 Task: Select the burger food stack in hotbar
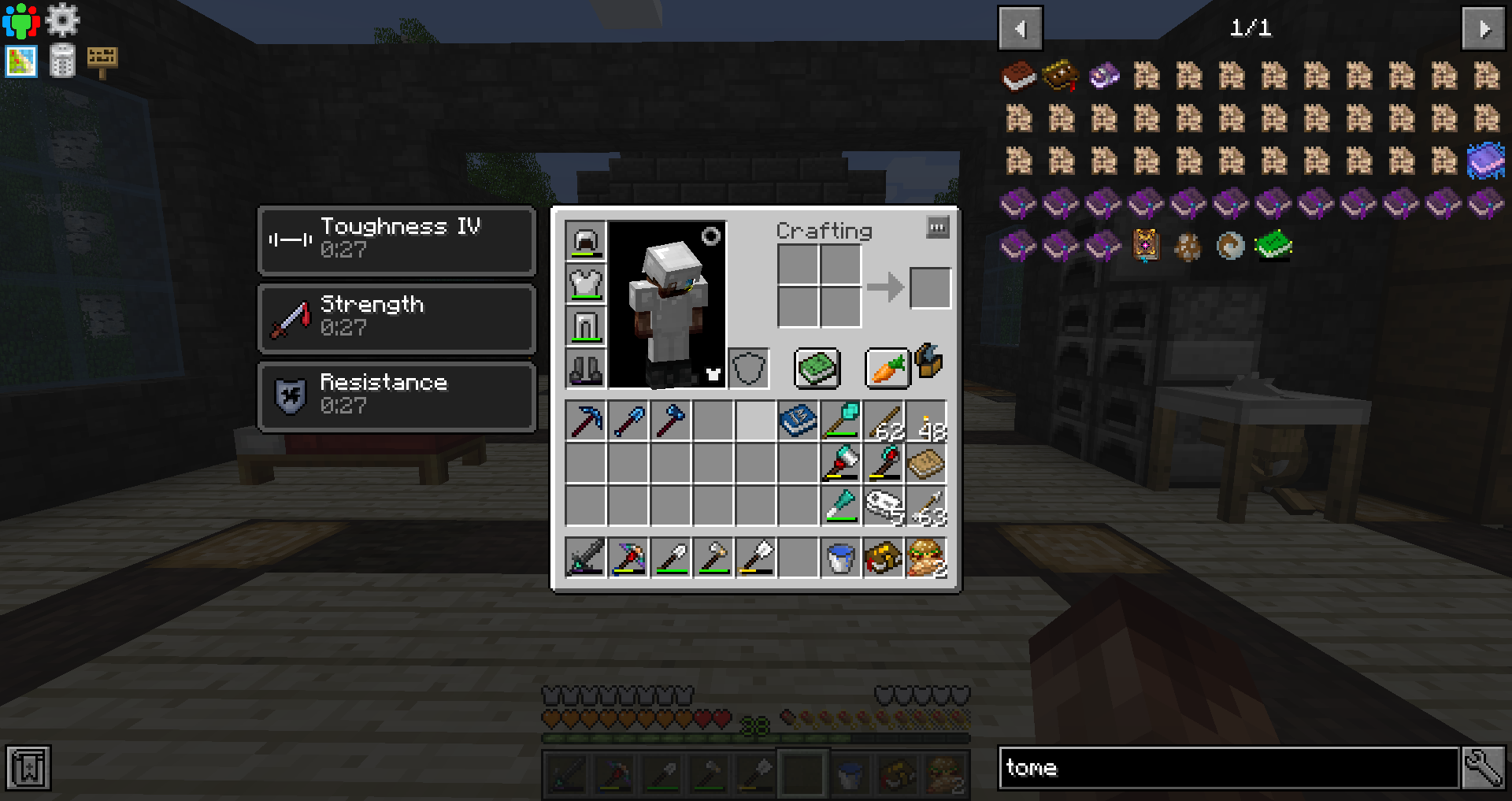pyautogui.click(x=926, y=558)
